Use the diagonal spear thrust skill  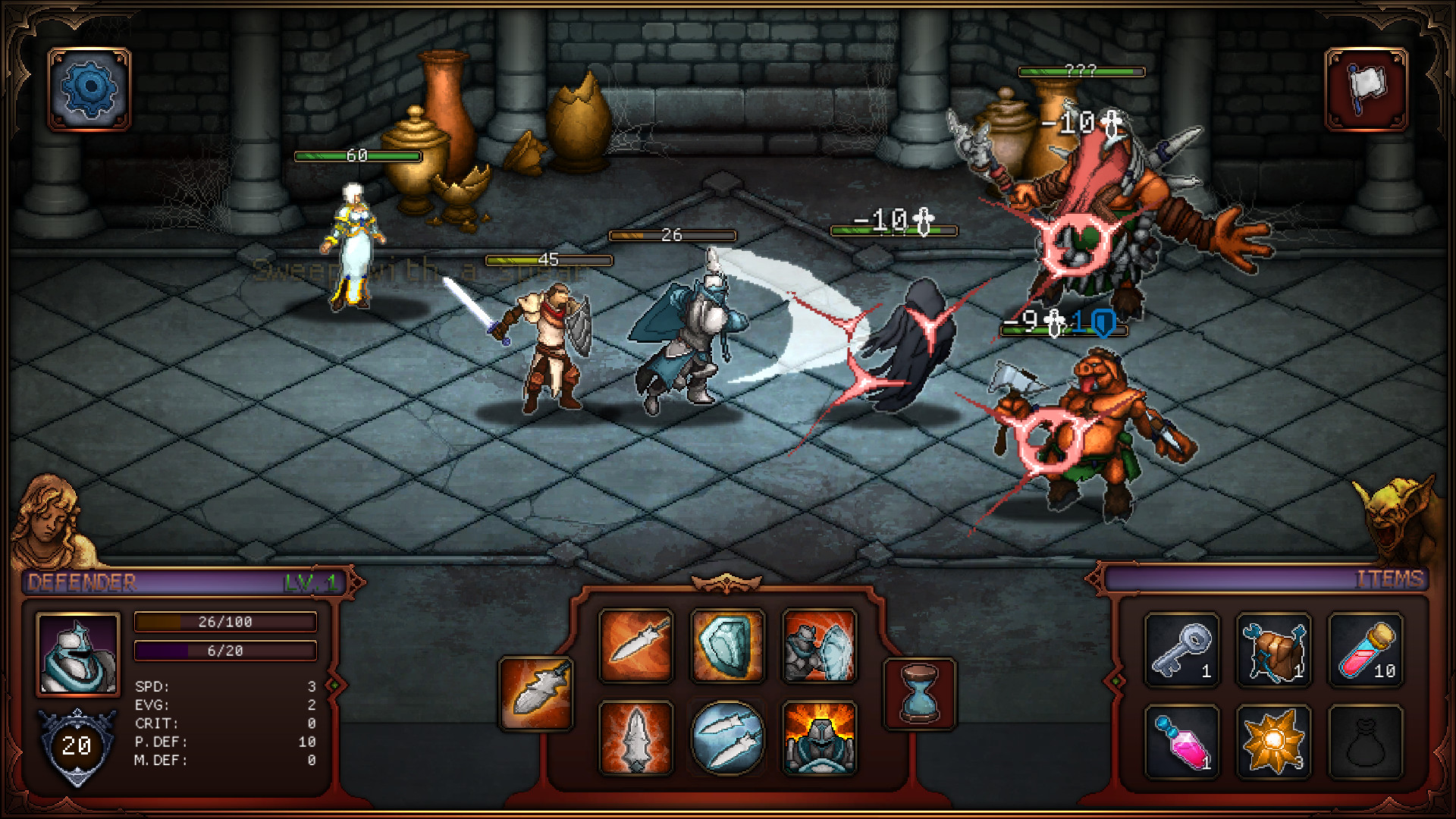click(x=635, y=646)
